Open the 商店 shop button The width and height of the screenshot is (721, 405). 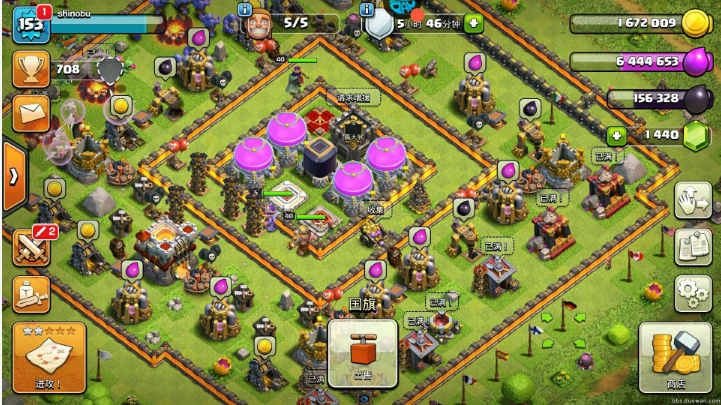(675, 357)
